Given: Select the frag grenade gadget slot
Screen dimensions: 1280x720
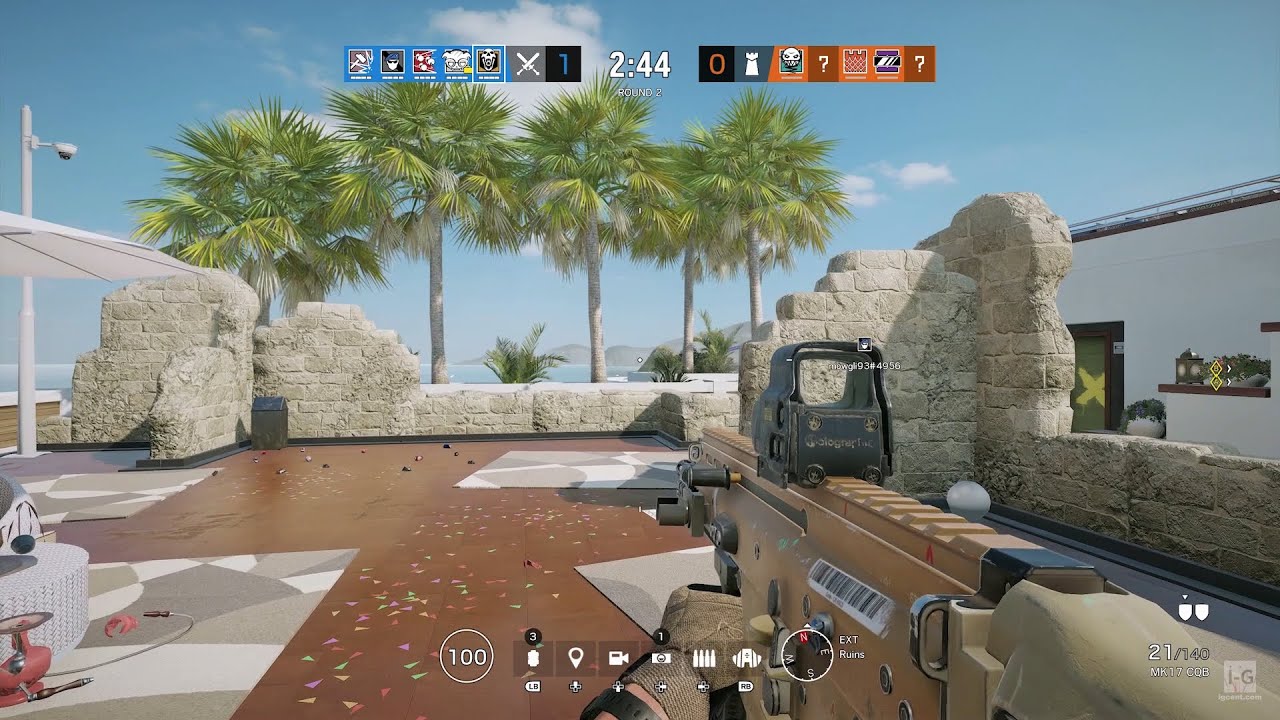Looking at the screenshot, I should (x=533, y=657).
